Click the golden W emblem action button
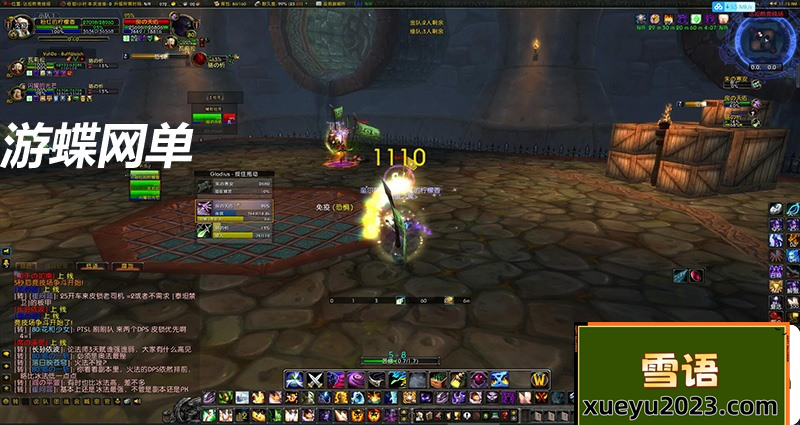This screenshot has height=425, width=800. pos(539,379)
